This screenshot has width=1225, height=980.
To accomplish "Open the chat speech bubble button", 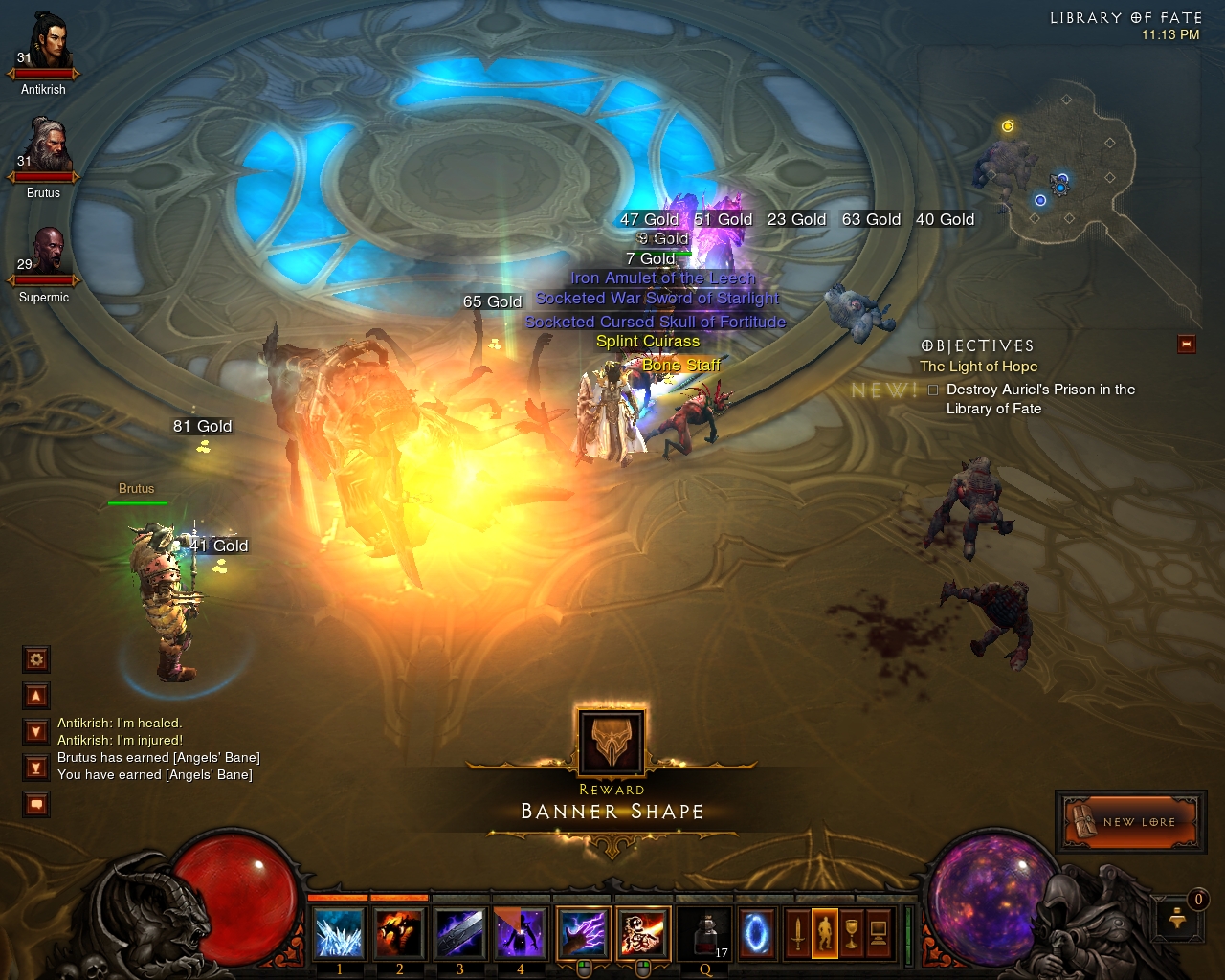I will (x=36, y=805).
